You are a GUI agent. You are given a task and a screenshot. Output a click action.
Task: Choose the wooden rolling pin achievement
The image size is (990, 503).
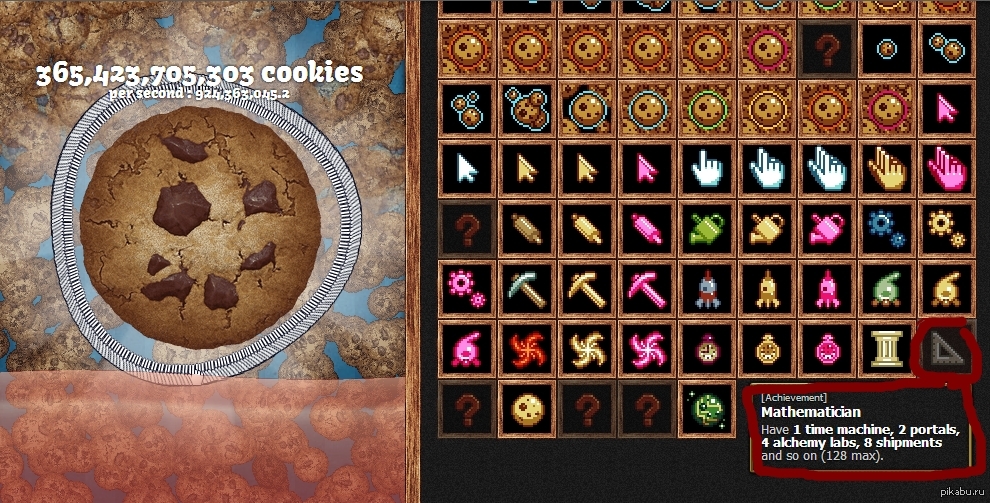tap(525, 228)
